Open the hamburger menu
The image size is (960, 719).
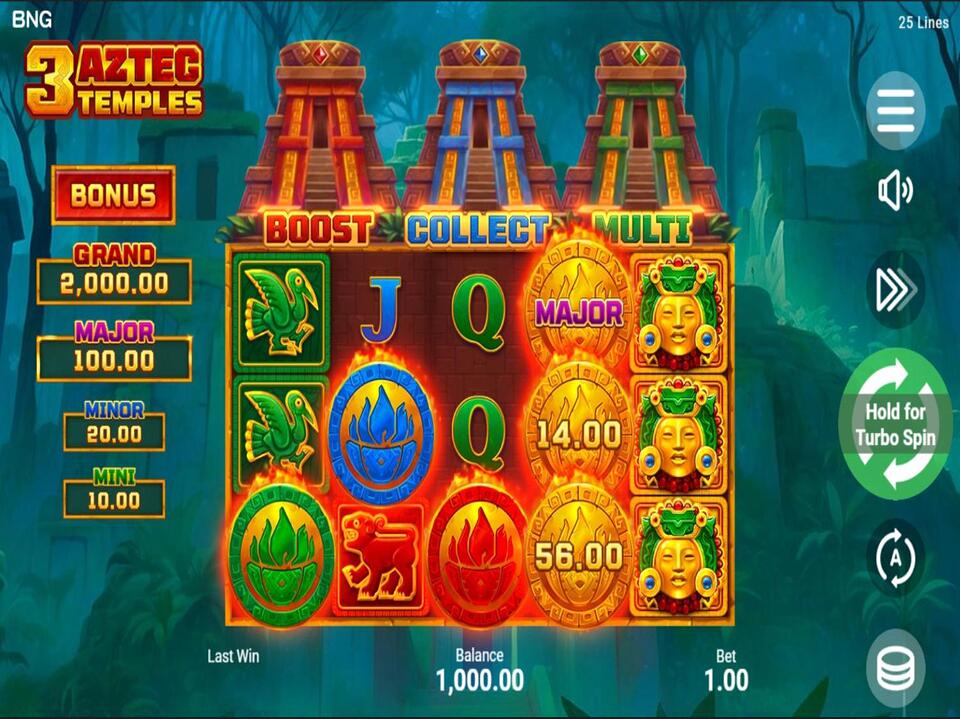896,110
